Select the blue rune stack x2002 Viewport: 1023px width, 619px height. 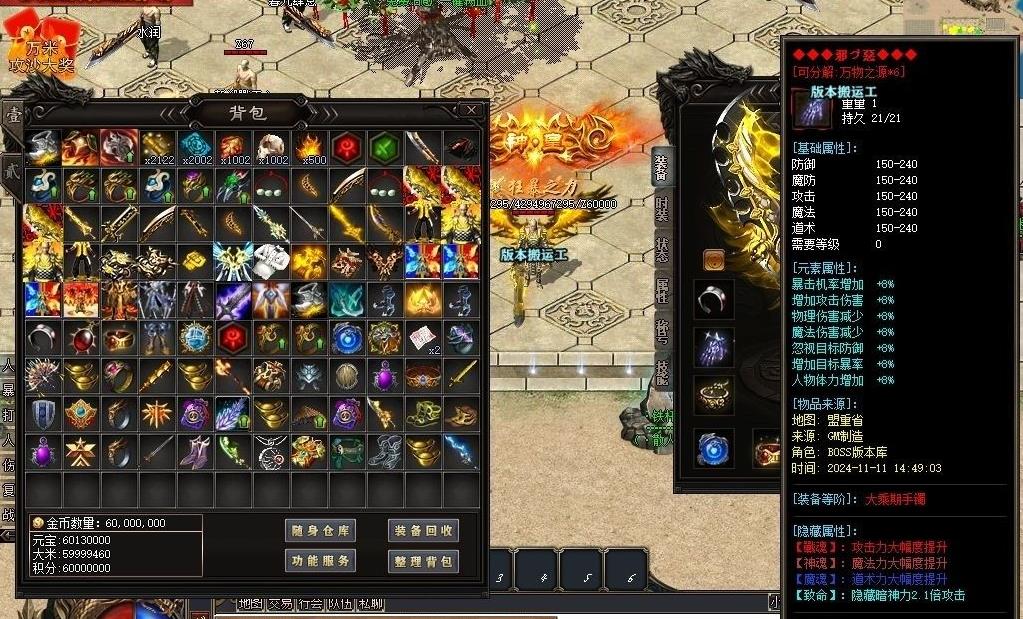click(x=196, y=148)
